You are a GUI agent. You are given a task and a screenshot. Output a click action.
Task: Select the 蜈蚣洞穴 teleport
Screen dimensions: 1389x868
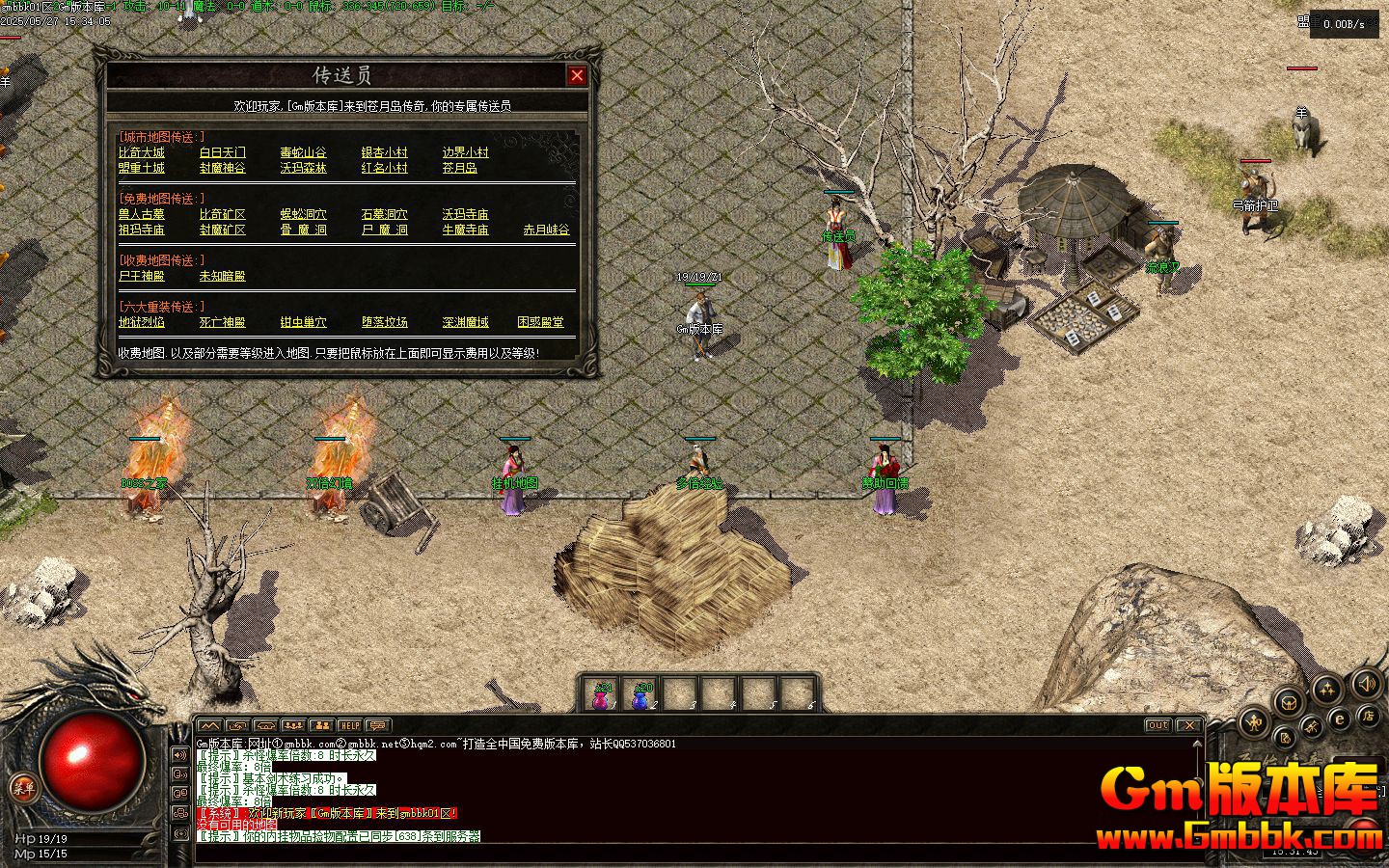tap(304, 214)
